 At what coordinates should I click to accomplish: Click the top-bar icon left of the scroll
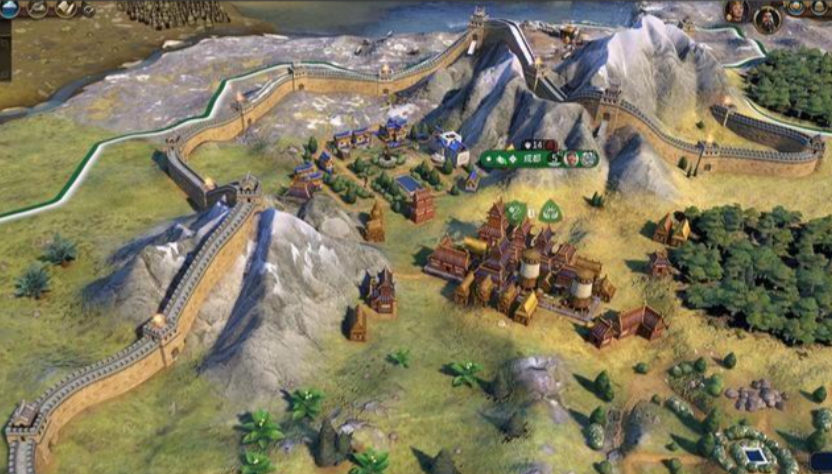click(38, 9)
